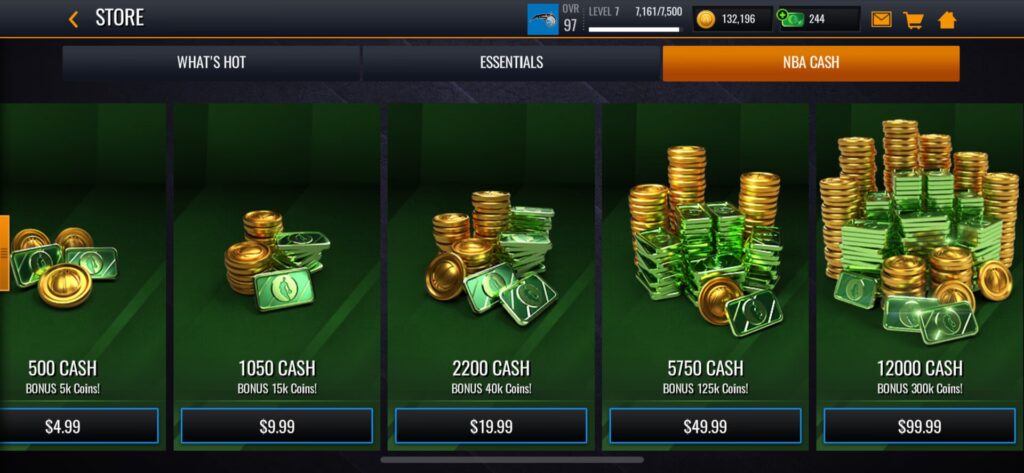Select the 1050 Cash pack artwork
Image resolution: width=1024 pixels, height=473 pixels.
[x=276, y=260]
